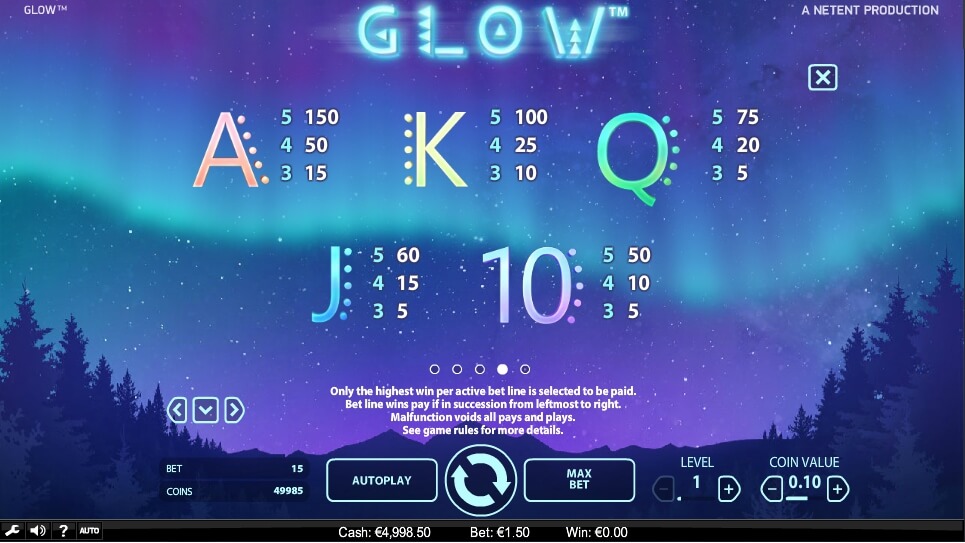Select Max Bet
The width and height of the screenshot is (965, 543).
point(579,480)
